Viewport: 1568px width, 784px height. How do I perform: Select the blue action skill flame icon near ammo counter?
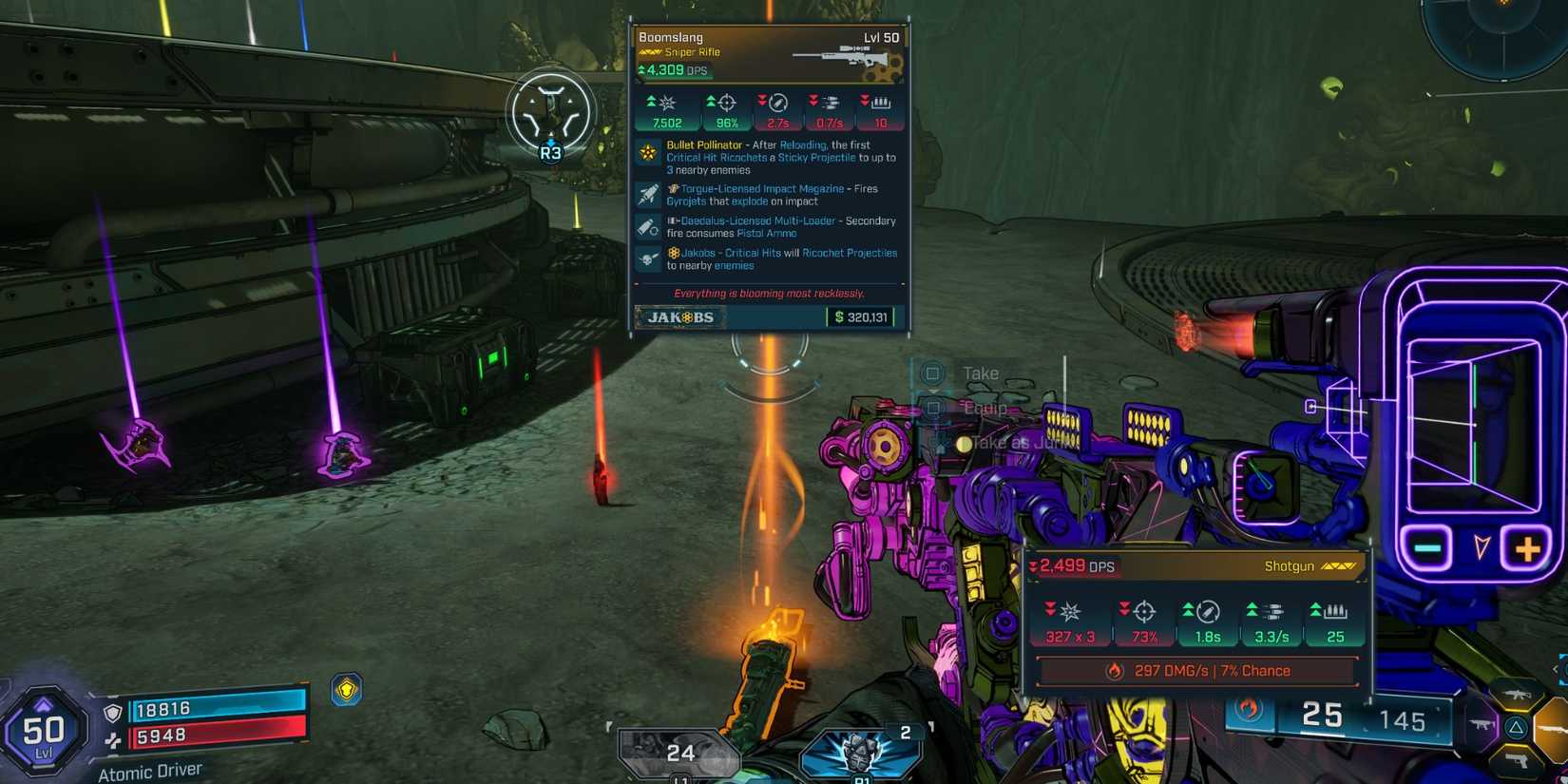(x=1248, y=710)
